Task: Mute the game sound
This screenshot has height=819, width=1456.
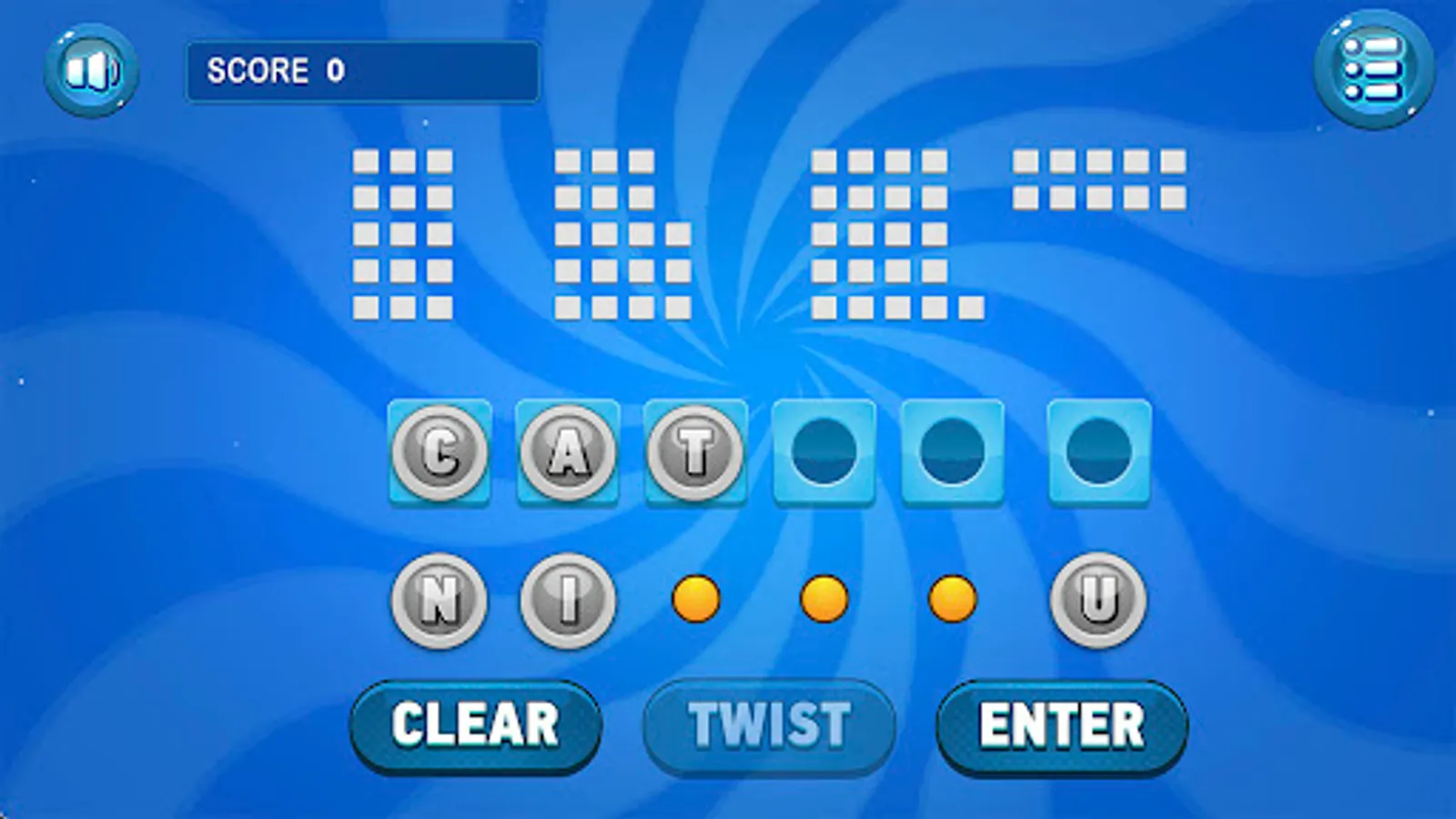Action: pyautogui.click(x=93, y=68)
